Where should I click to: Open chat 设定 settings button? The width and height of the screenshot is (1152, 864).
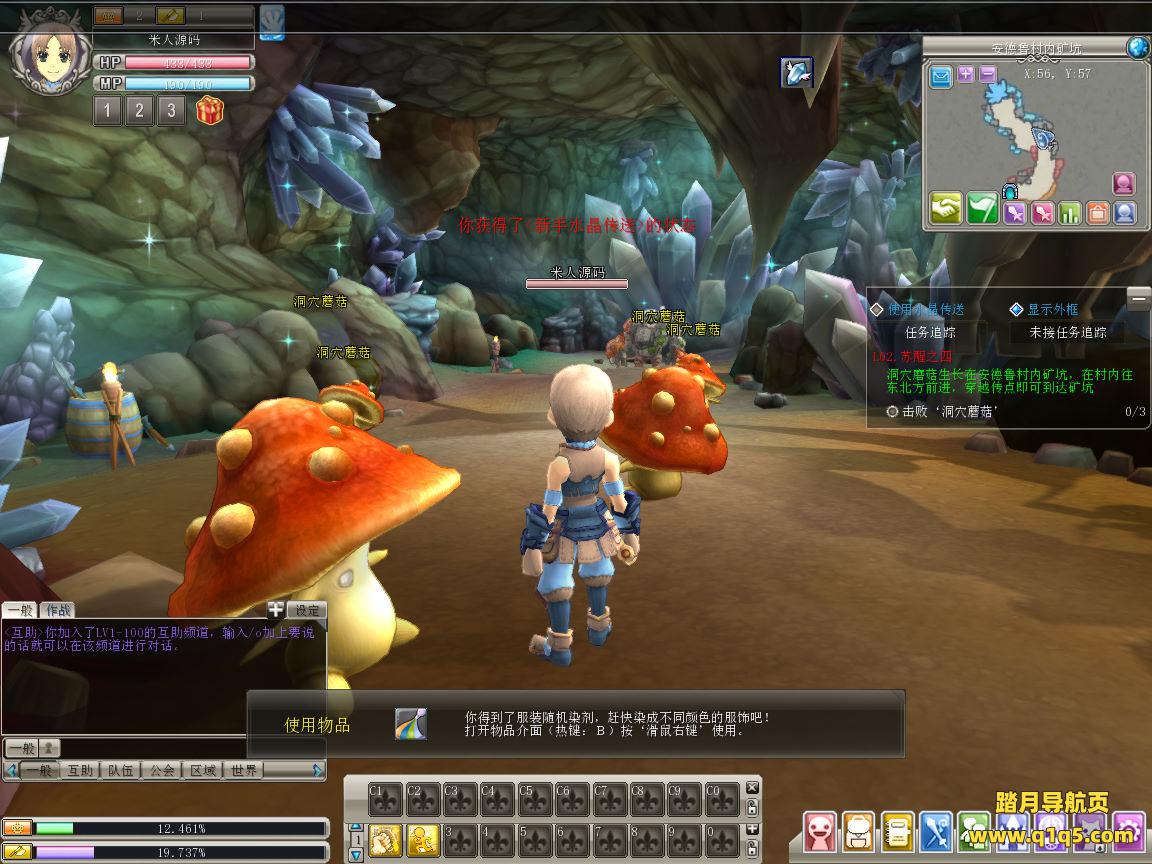pyautogui.click(x=307, y=610)
